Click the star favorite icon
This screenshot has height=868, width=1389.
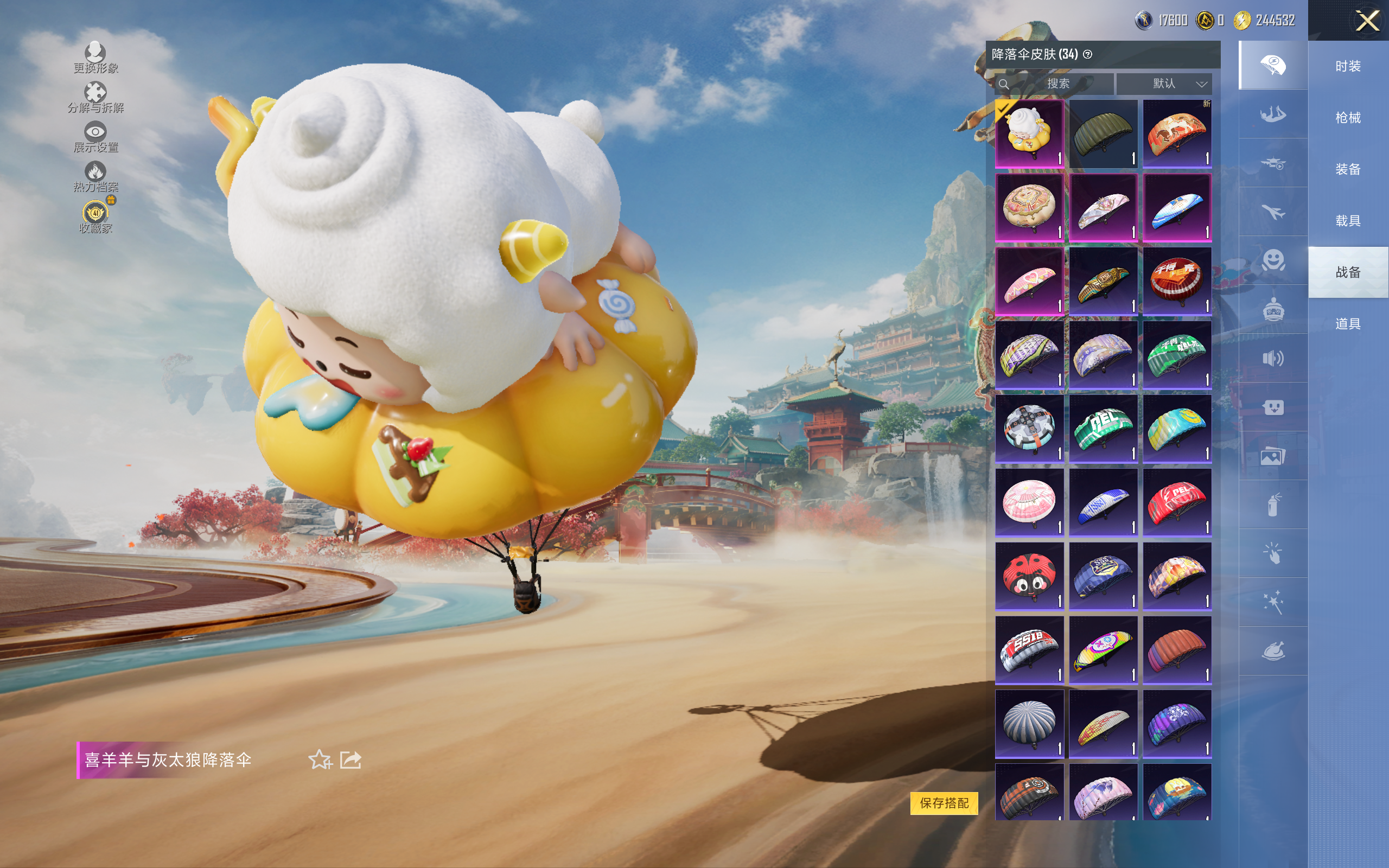coord(320,759)
